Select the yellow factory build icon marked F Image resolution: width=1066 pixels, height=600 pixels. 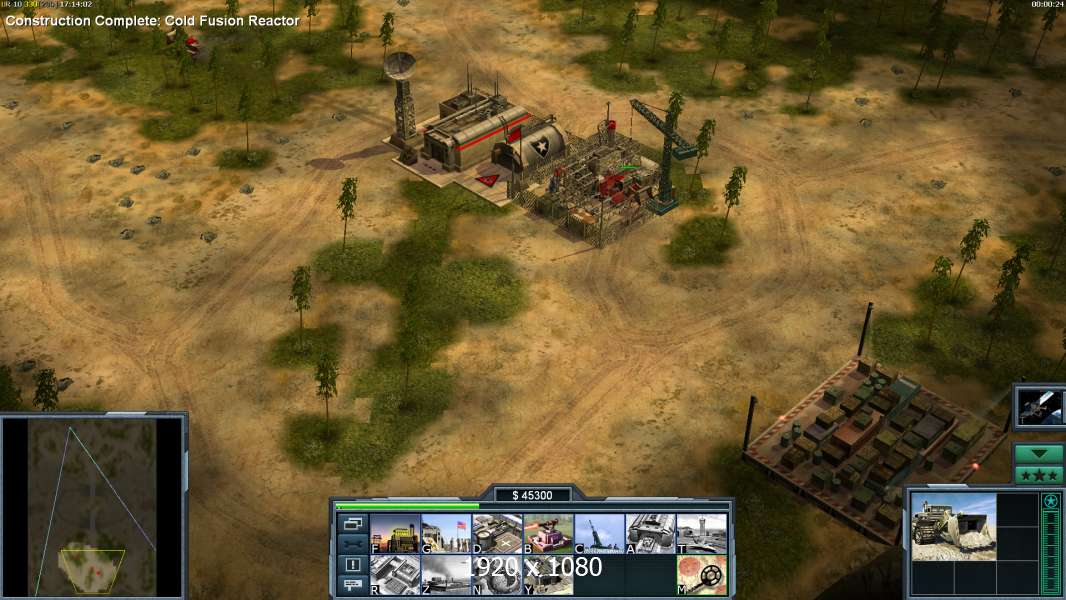(395, 534)
